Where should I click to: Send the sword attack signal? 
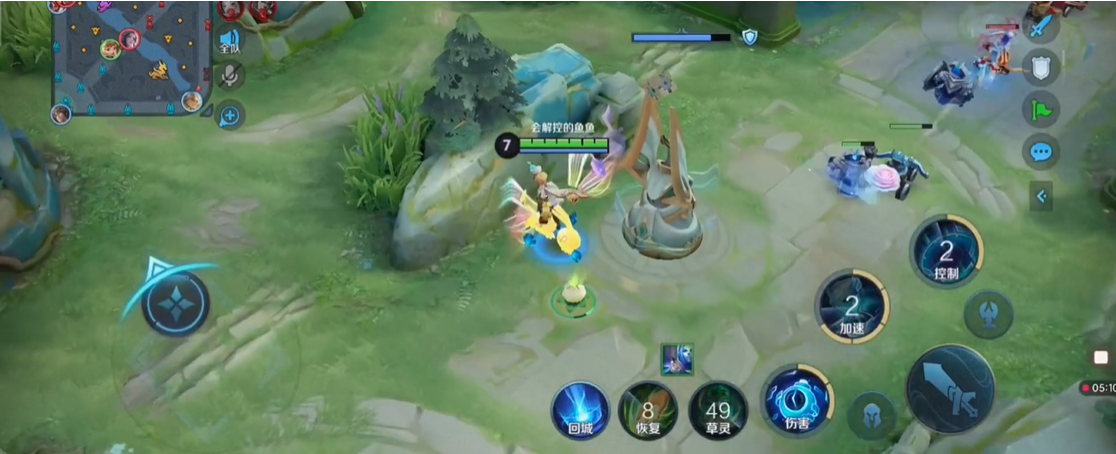click(1041, 25)
